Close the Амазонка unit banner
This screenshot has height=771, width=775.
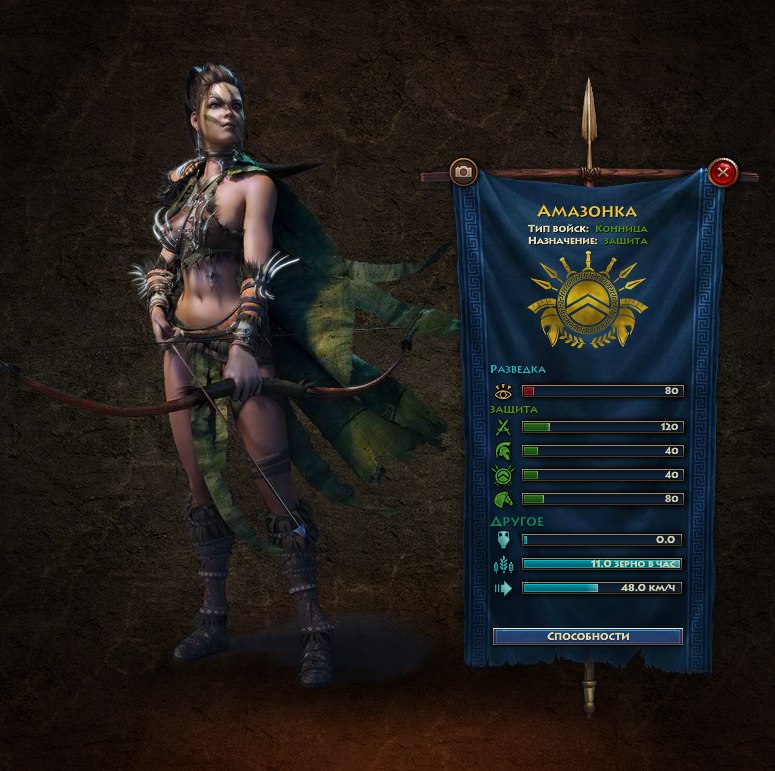[722, 173]
